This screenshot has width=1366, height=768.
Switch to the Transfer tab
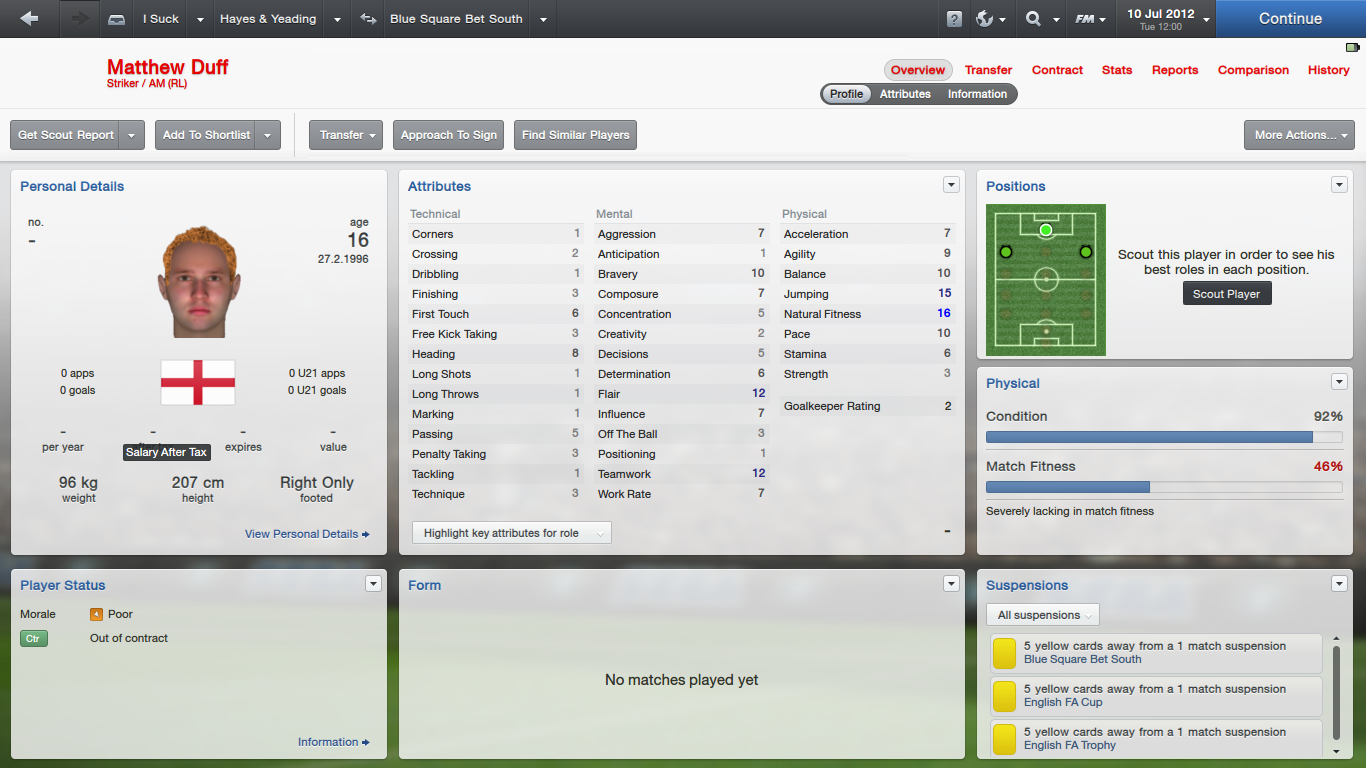988,70
